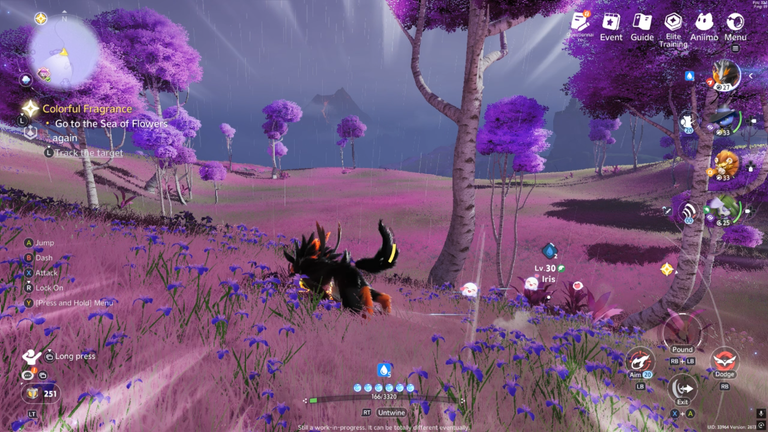Select the Colorful Fragrance quest tracker
Screen dimensions: 768x432
click(86, 108)
